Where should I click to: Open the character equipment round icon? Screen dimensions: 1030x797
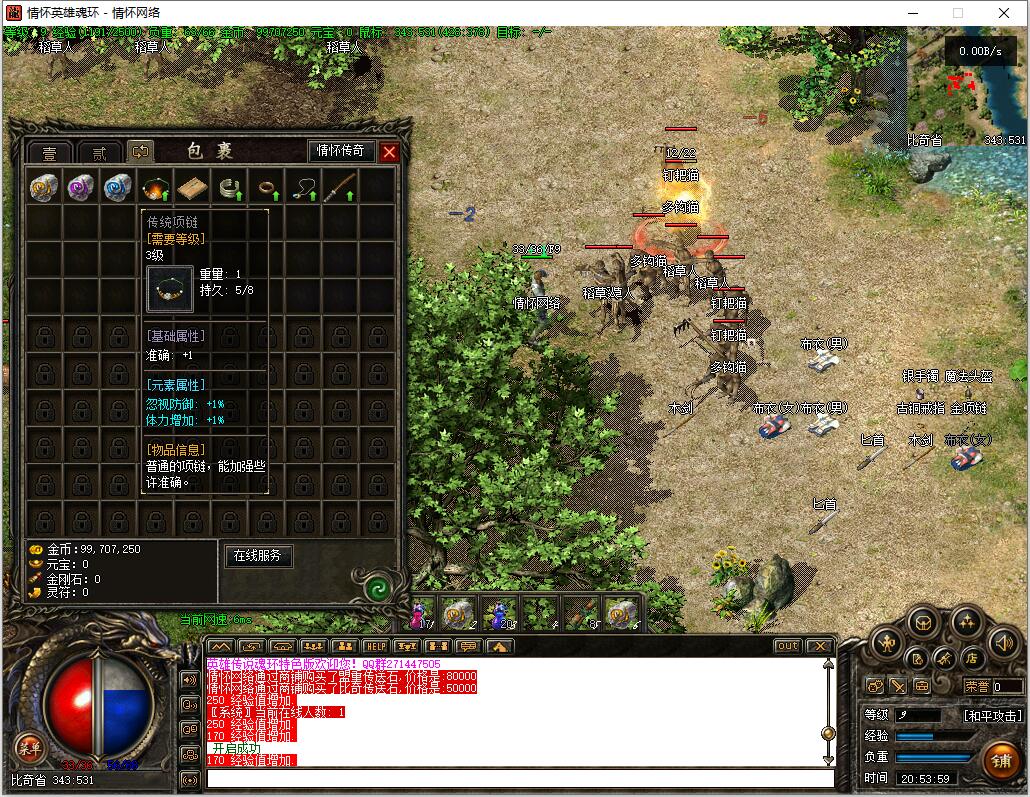tap(887, 643)
